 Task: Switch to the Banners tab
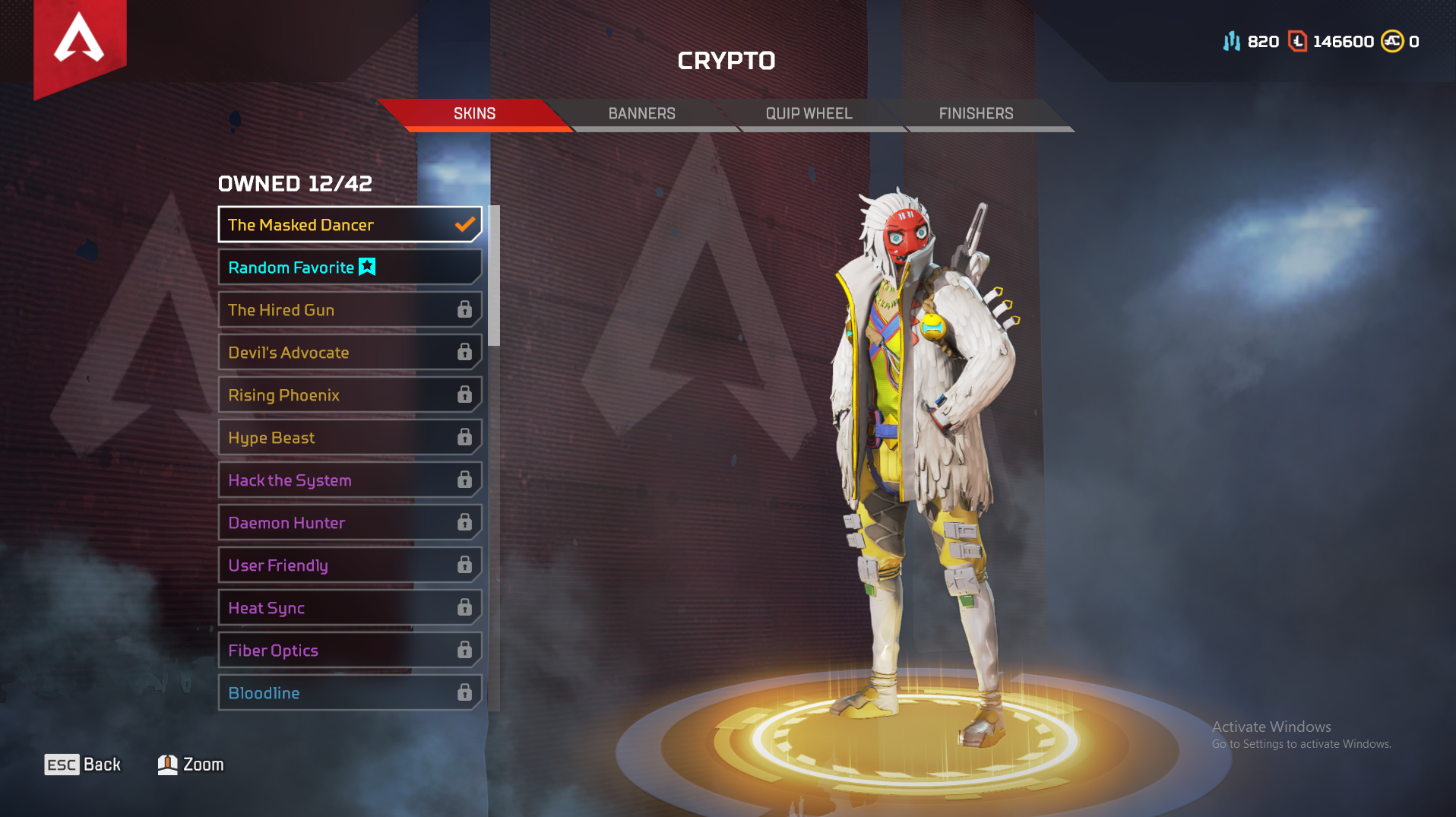click(x=641, y=112)
